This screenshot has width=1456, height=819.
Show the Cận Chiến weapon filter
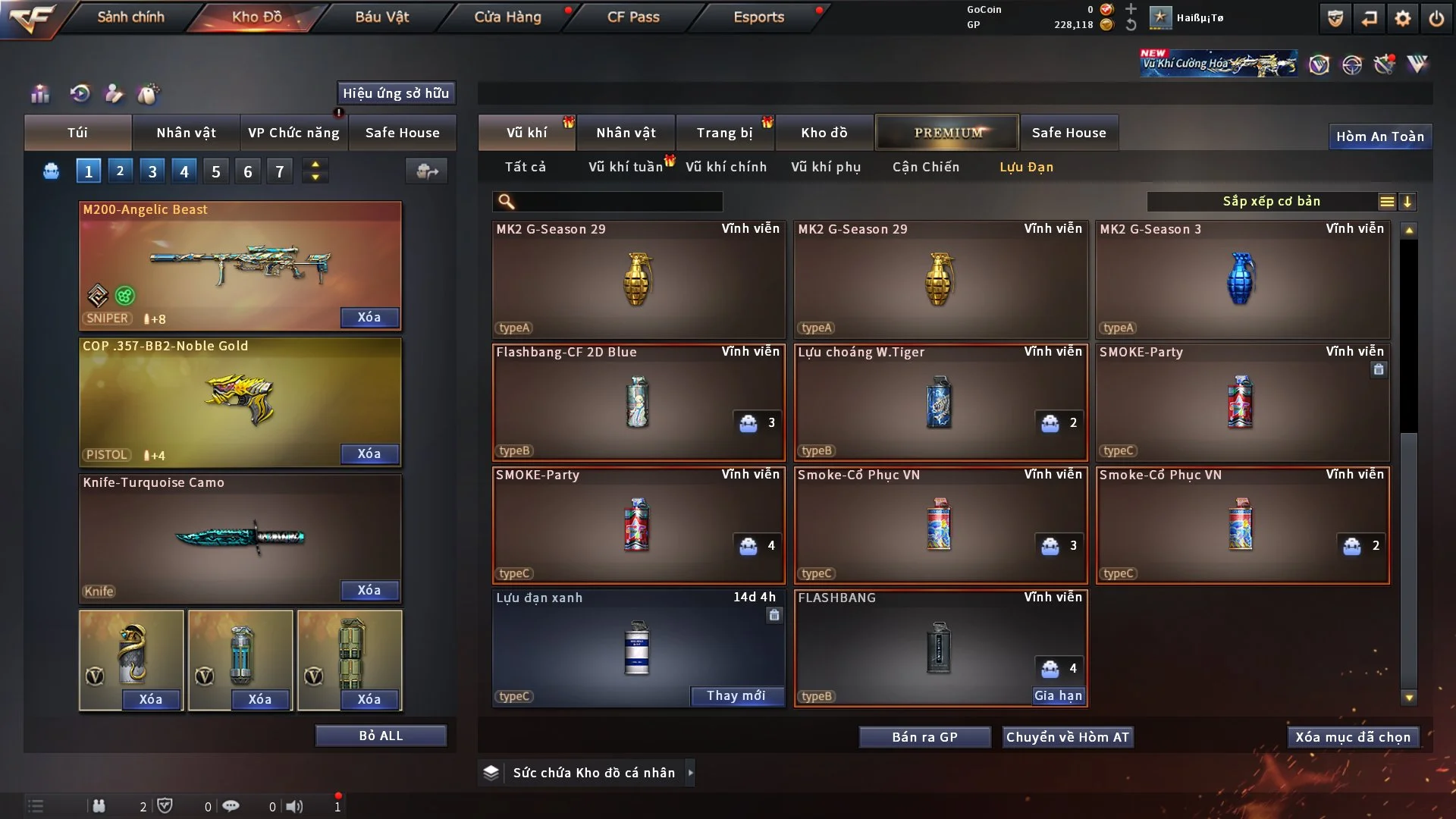click(925, 167)
